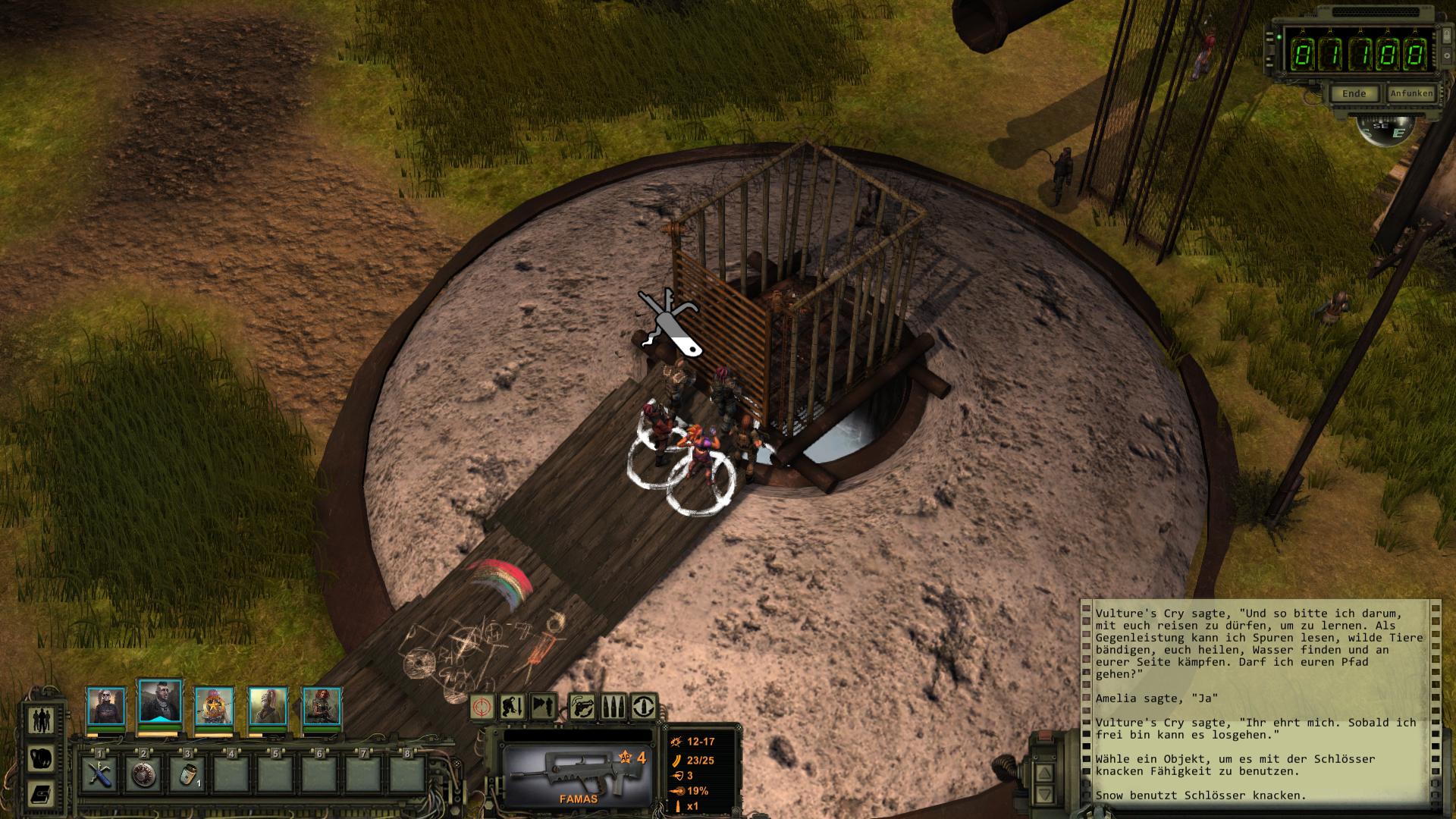Screen dimensions: 1456x819
Task: Call in with the Anfunken button
Action: click(x=1410, y=94)
